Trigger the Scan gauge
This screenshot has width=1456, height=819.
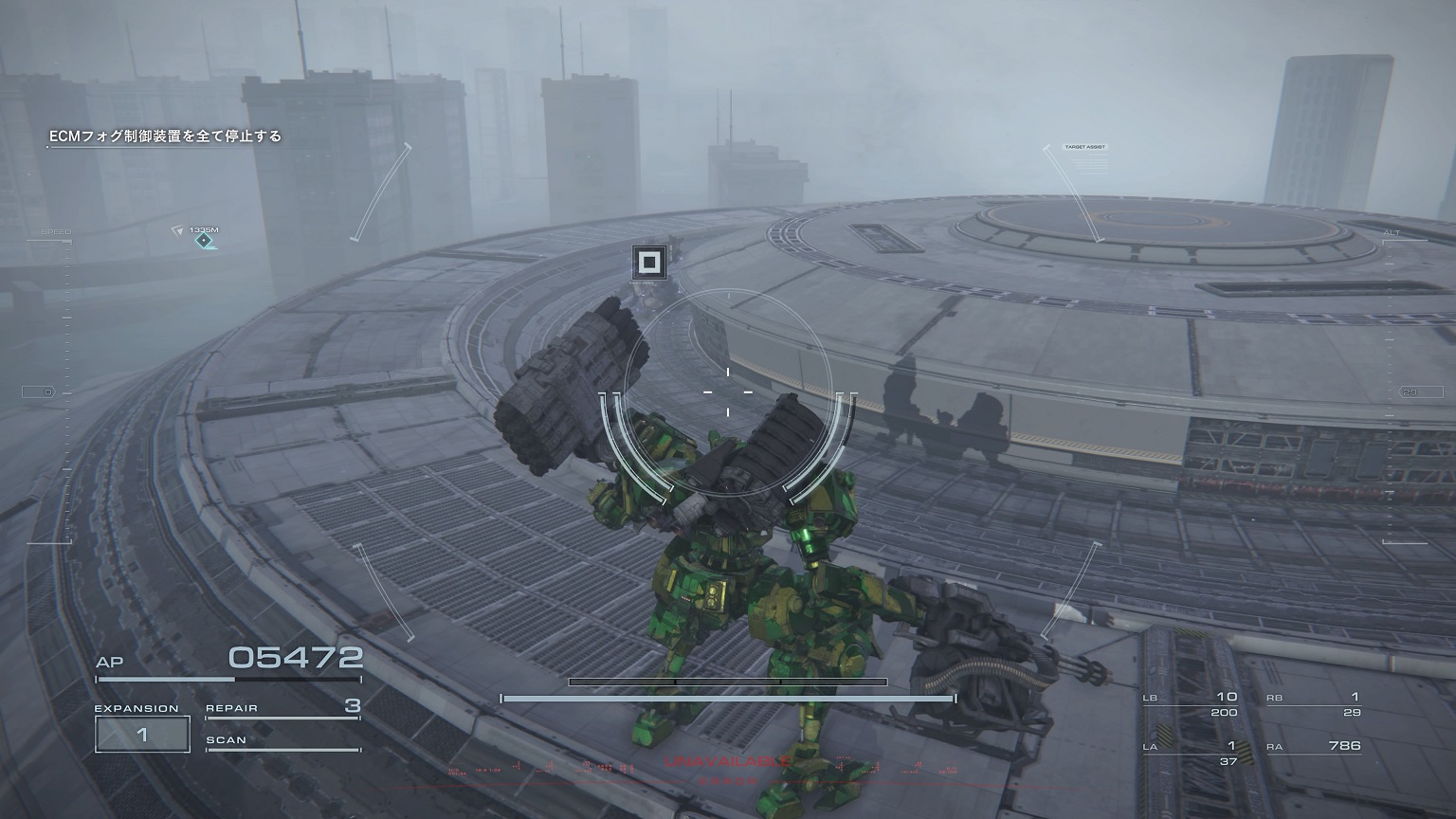(x=282, y=742)
